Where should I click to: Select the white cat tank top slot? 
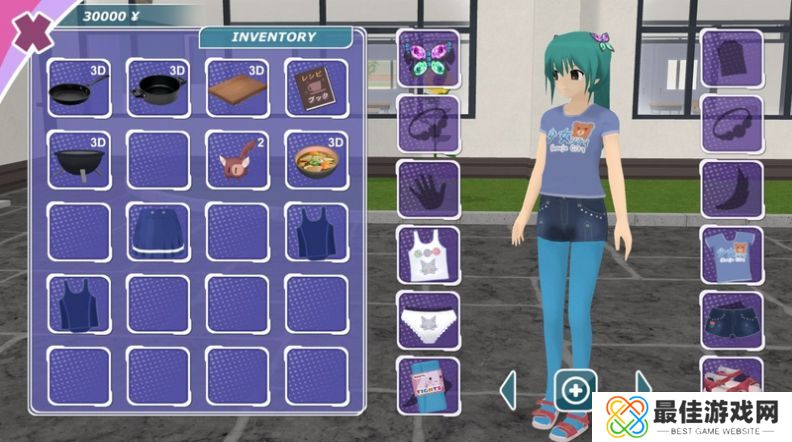point(428,255)
